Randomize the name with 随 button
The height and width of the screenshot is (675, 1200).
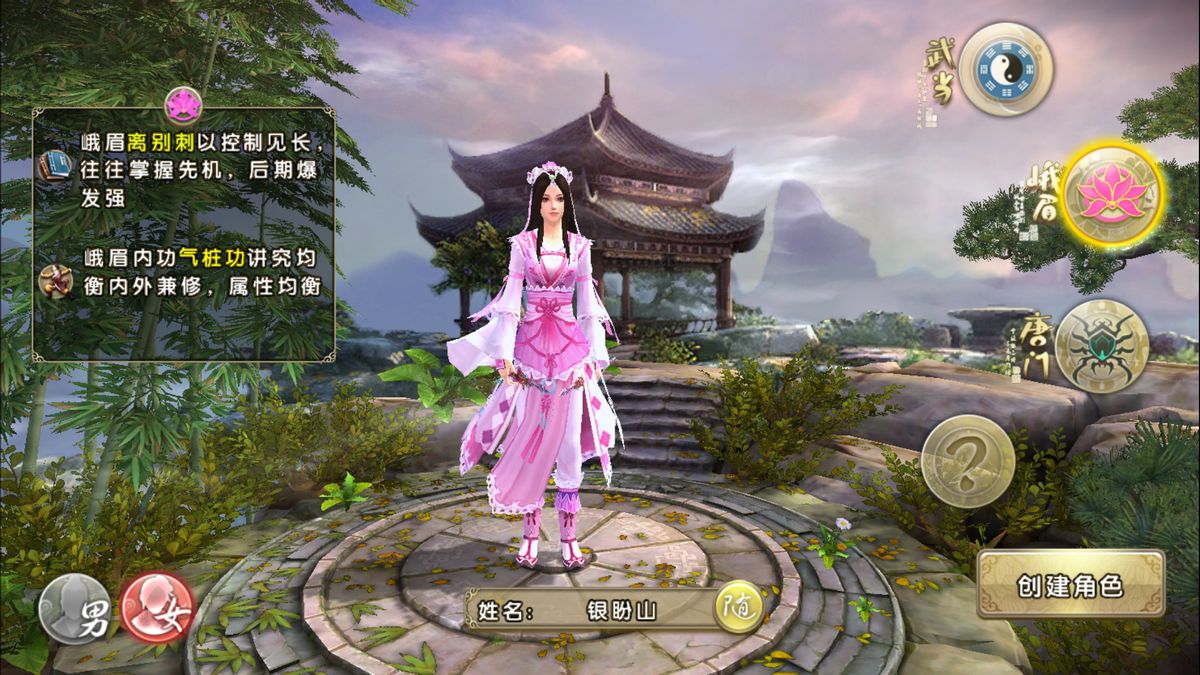click(737, 609)
